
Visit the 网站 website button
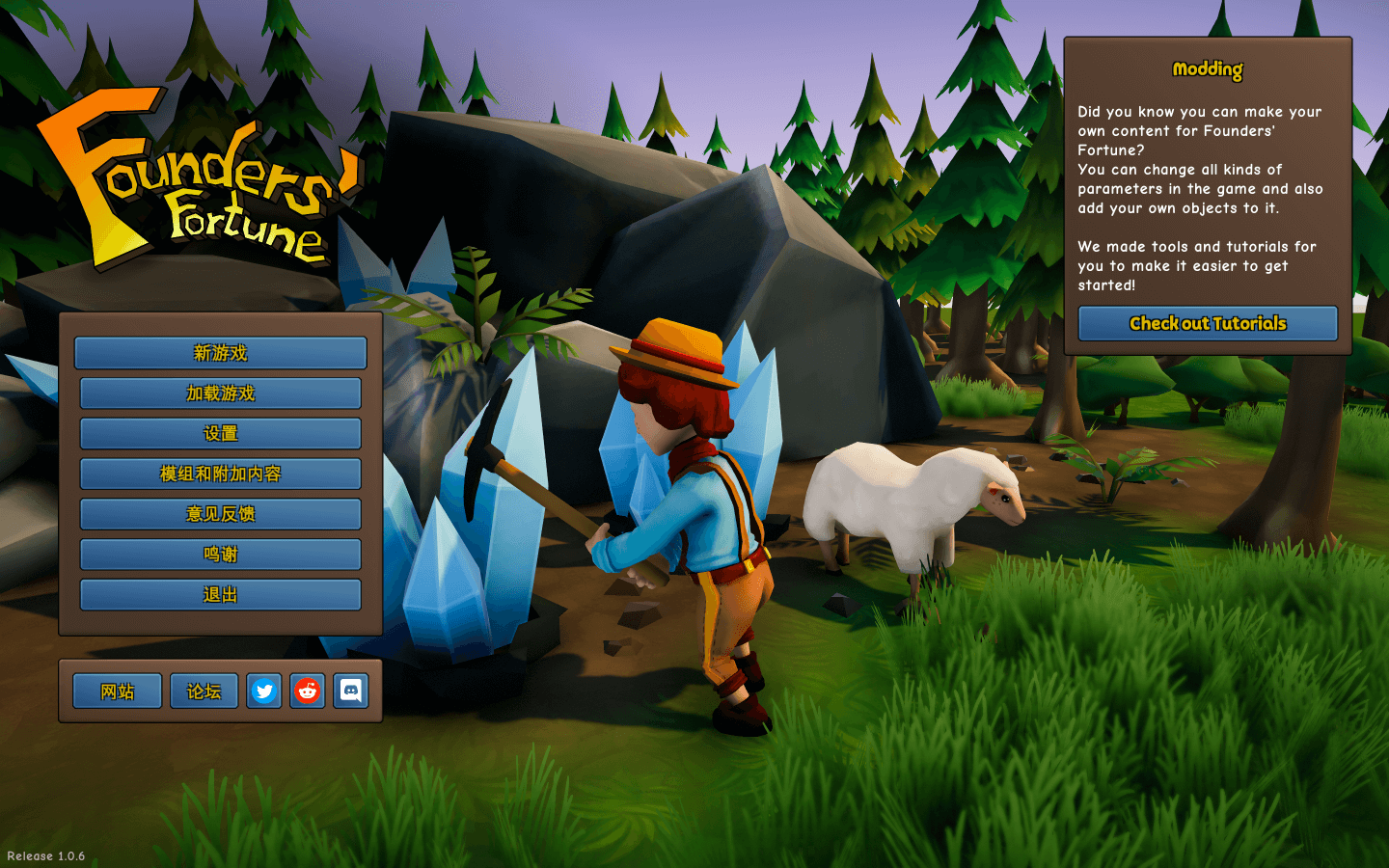[x=117, y=692]
